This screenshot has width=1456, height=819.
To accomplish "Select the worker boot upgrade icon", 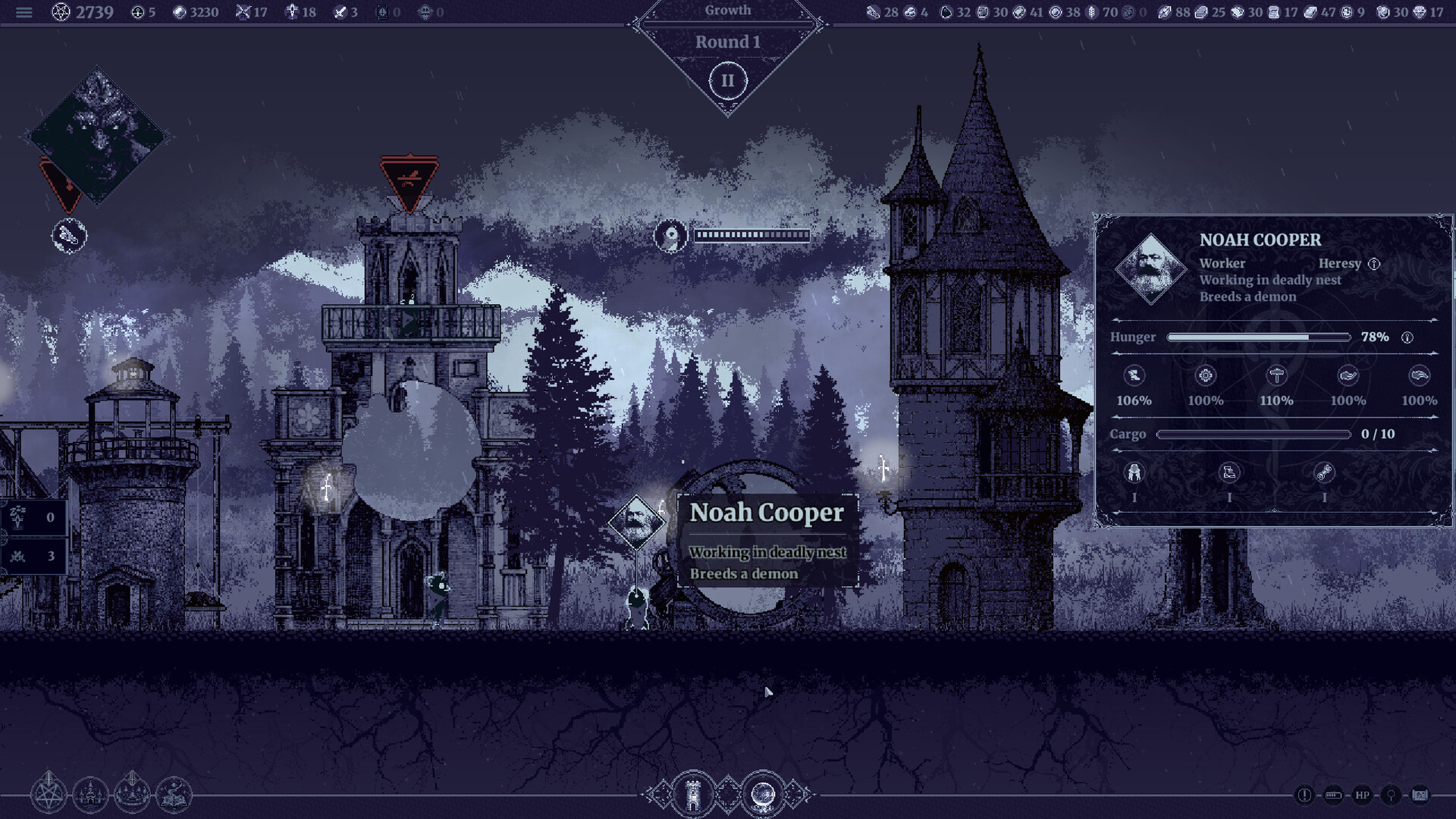I will click(x=1229, y=473).
